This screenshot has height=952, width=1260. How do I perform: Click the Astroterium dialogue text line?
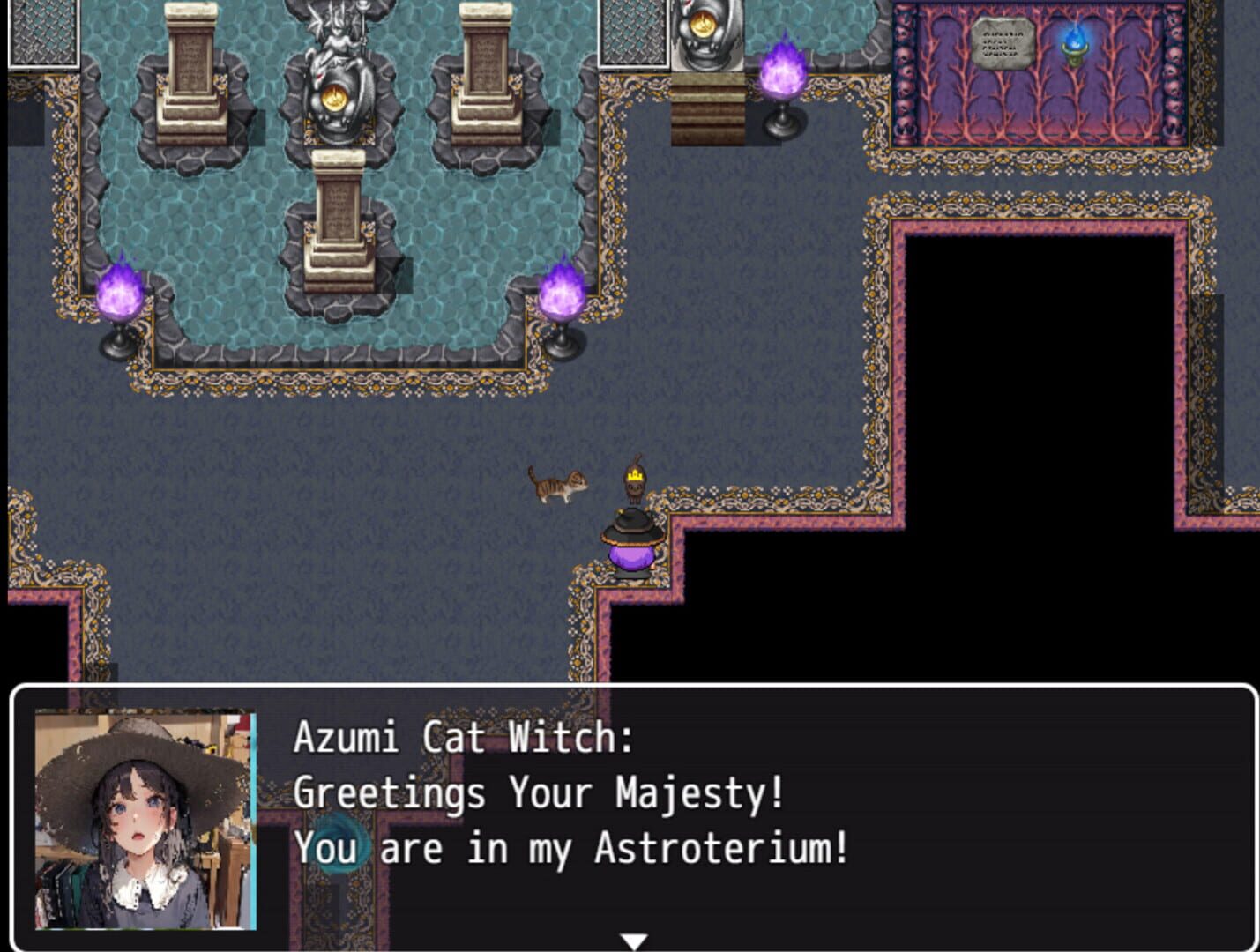click(x=571, y=848)
